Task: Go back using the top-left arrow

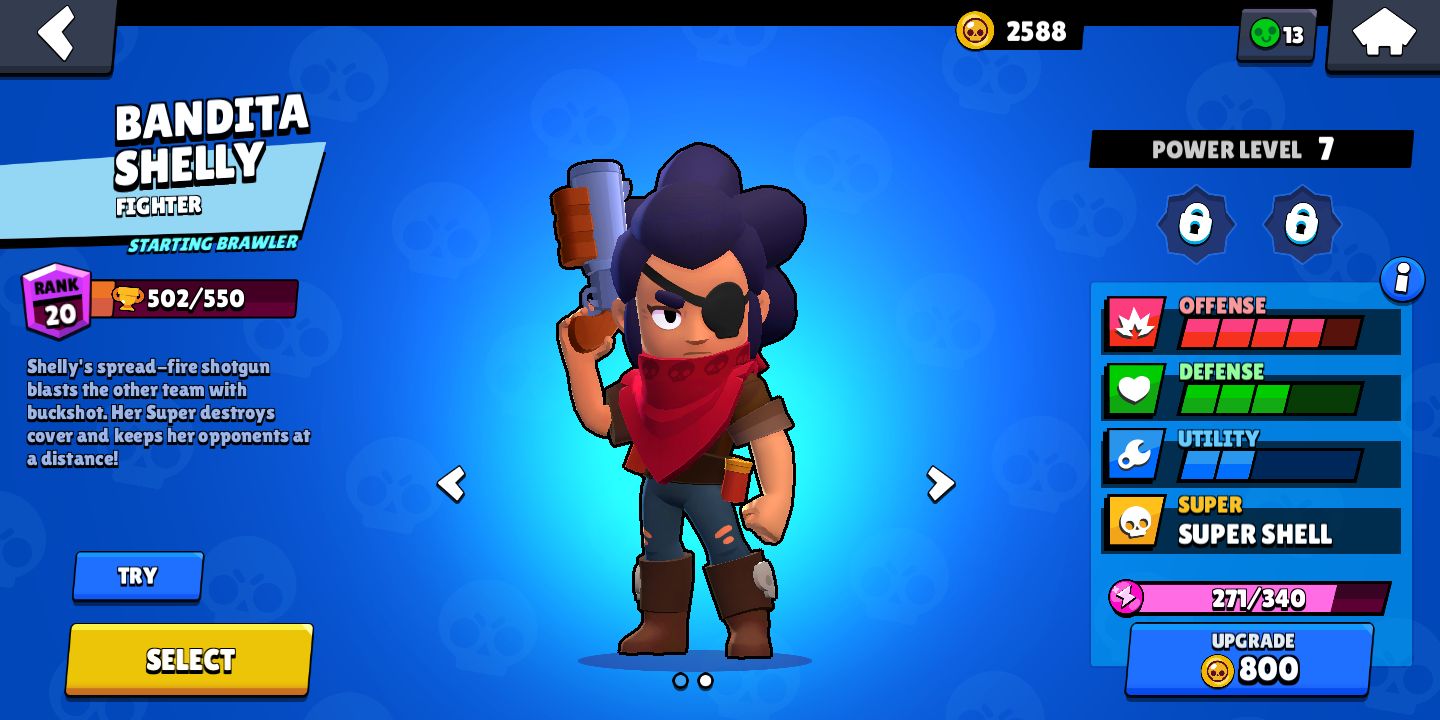Action: [x=57, y=33]
